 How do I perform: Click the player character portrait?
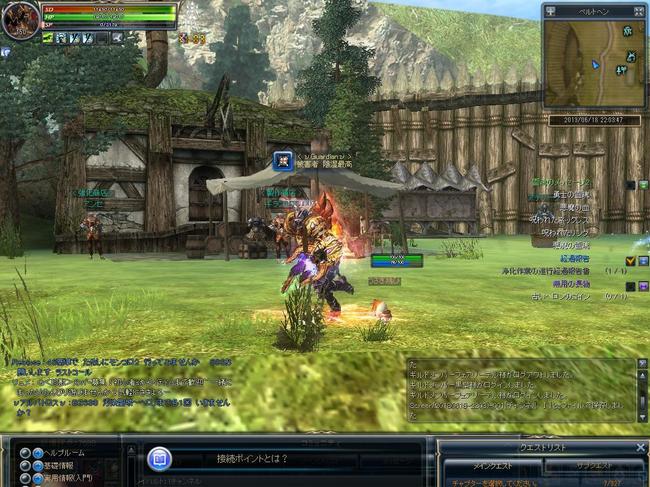pyautogui.click(x=20, y=21)
